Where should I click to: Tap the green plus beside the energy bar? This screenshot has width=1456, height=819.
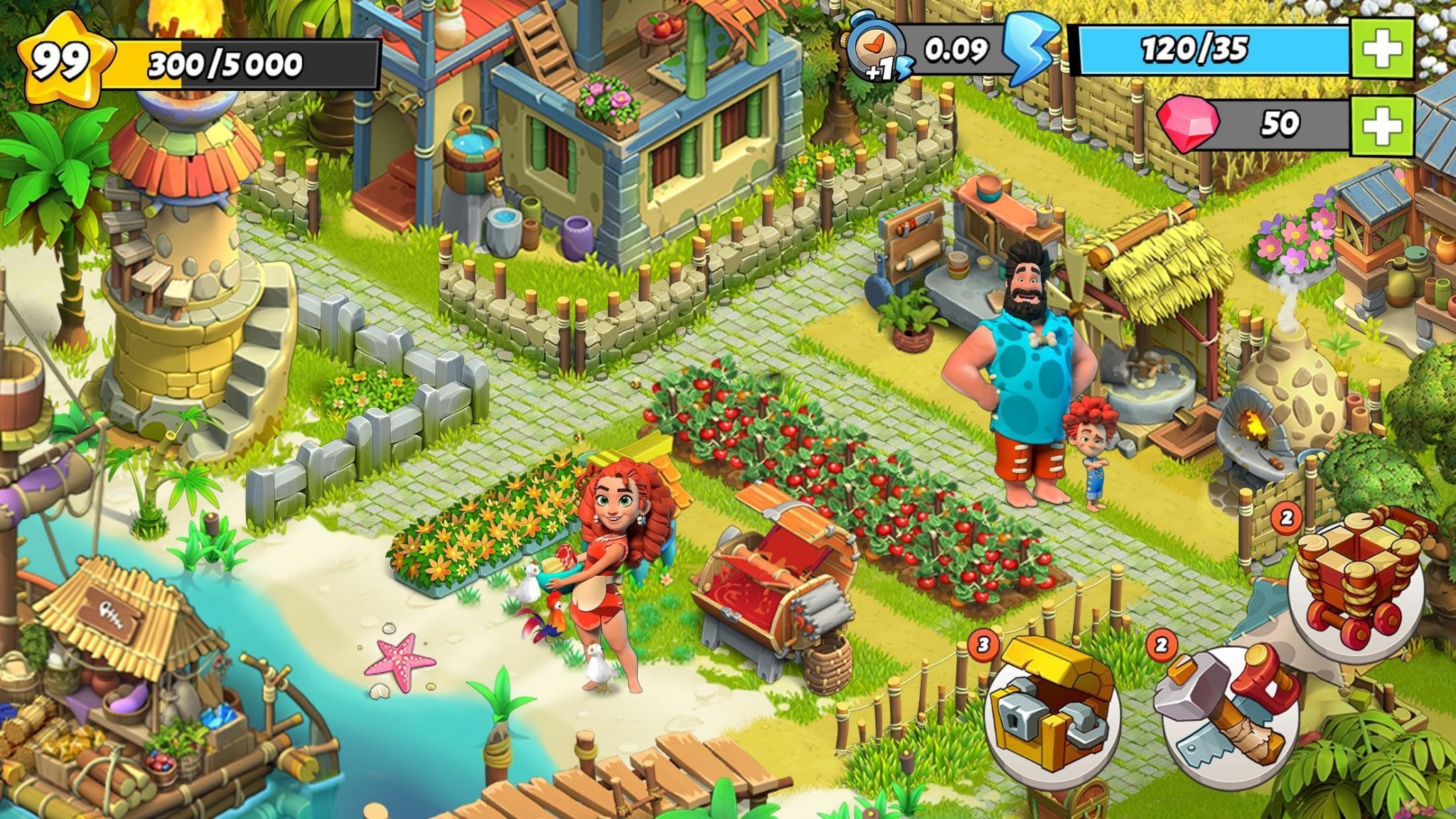[1381, 49]
